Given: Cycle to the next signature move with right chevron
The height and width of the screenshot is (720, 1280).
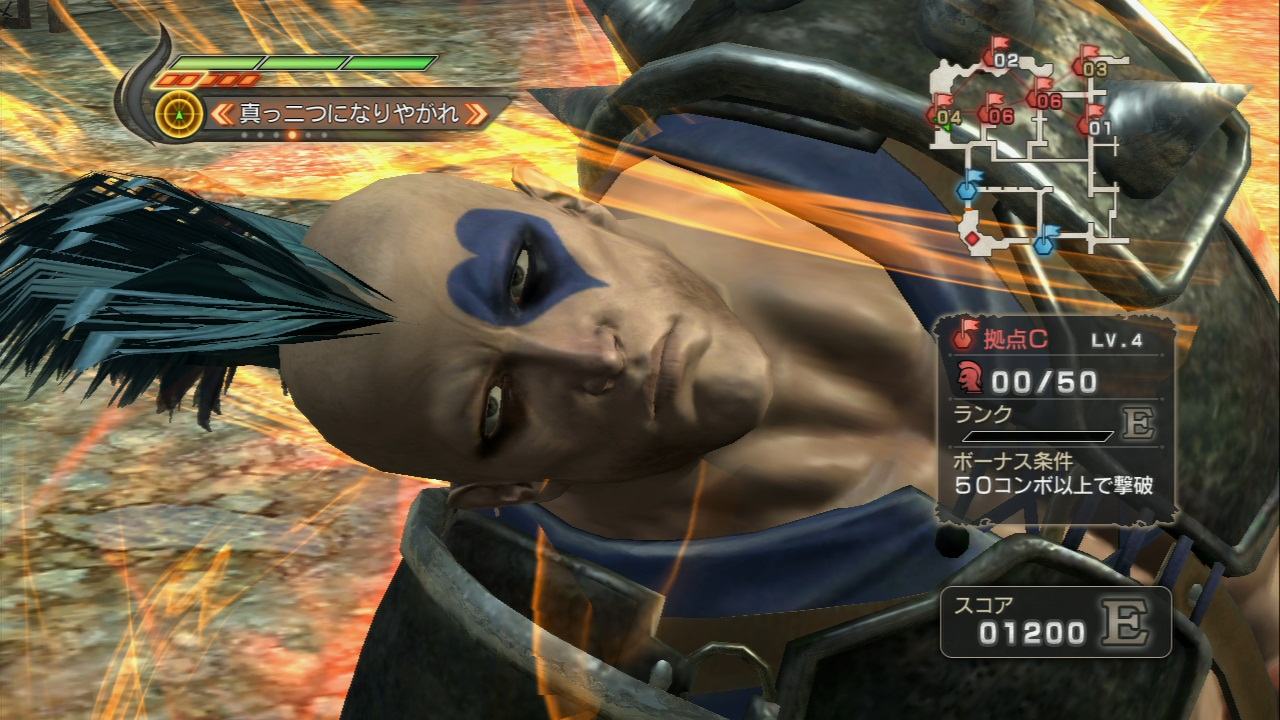Looking at the screenshot, I should click(x=477, y=113).
